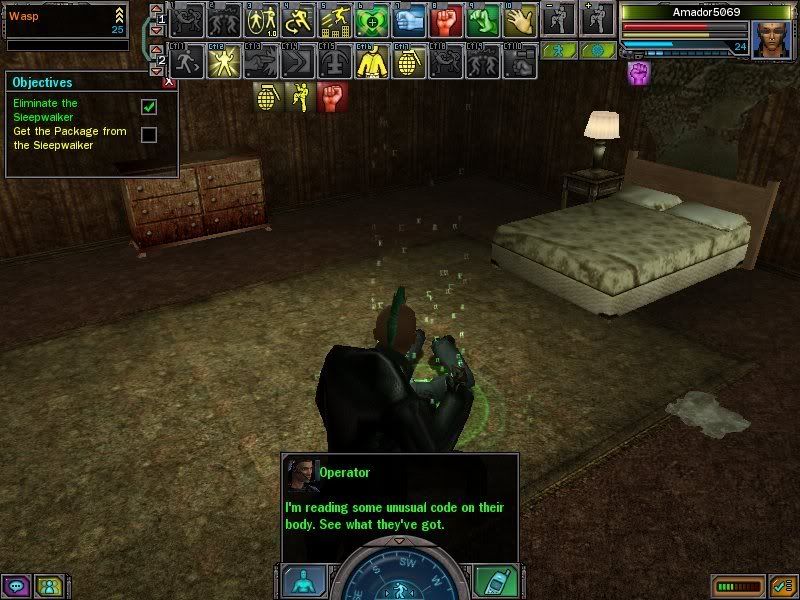Open the character figure panel
Viewport: 800px width, 600px height.
[x=303, y=581]
